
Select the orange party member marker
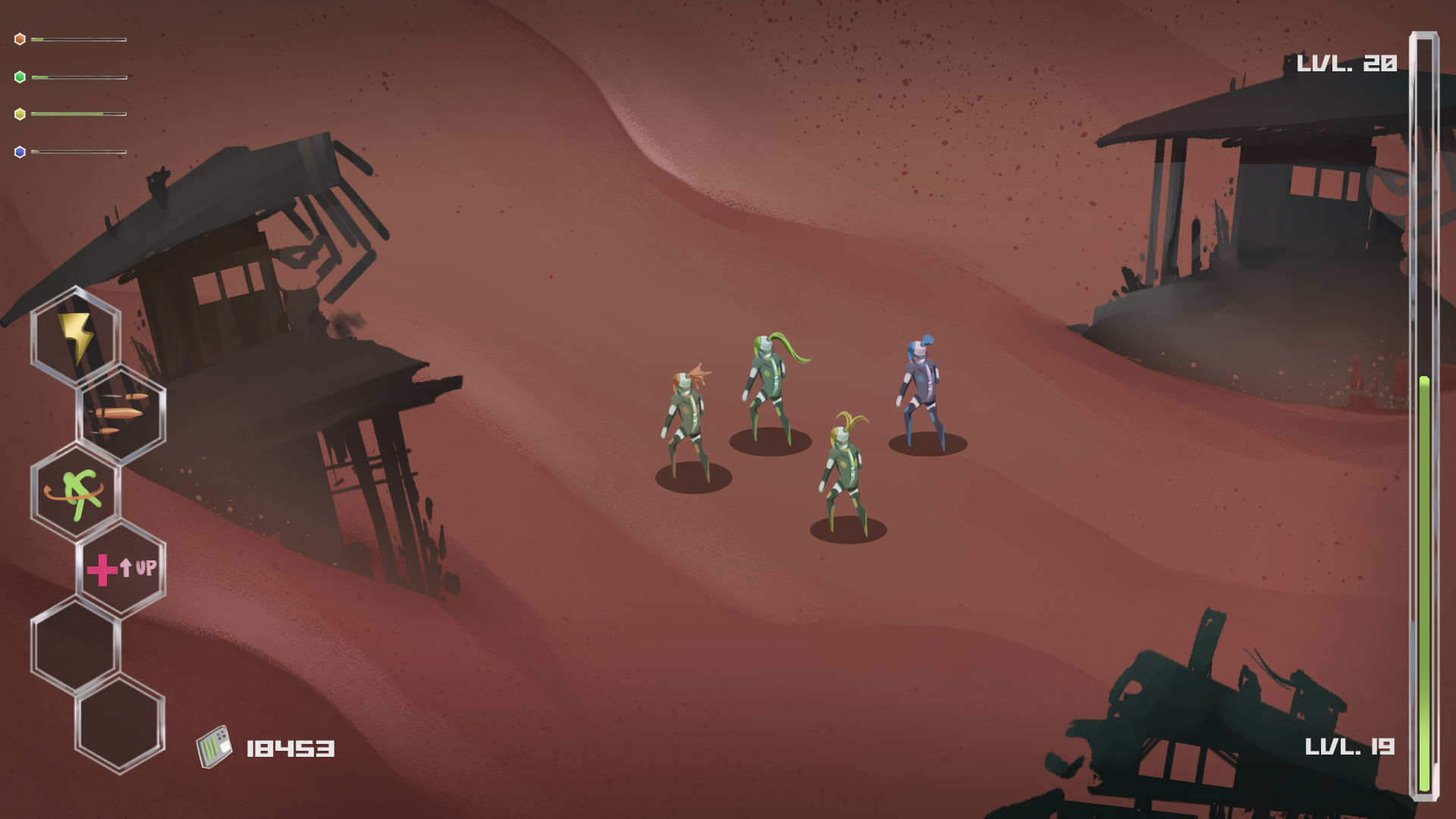pos(20,39)
